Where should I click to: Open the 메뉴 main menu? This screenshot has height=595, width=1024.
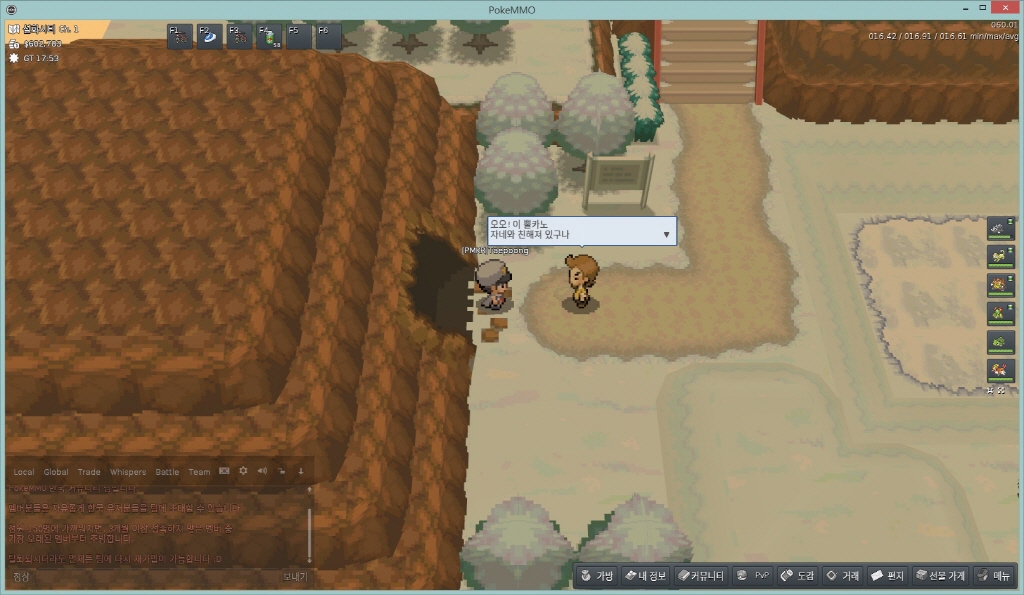(994, 576)
